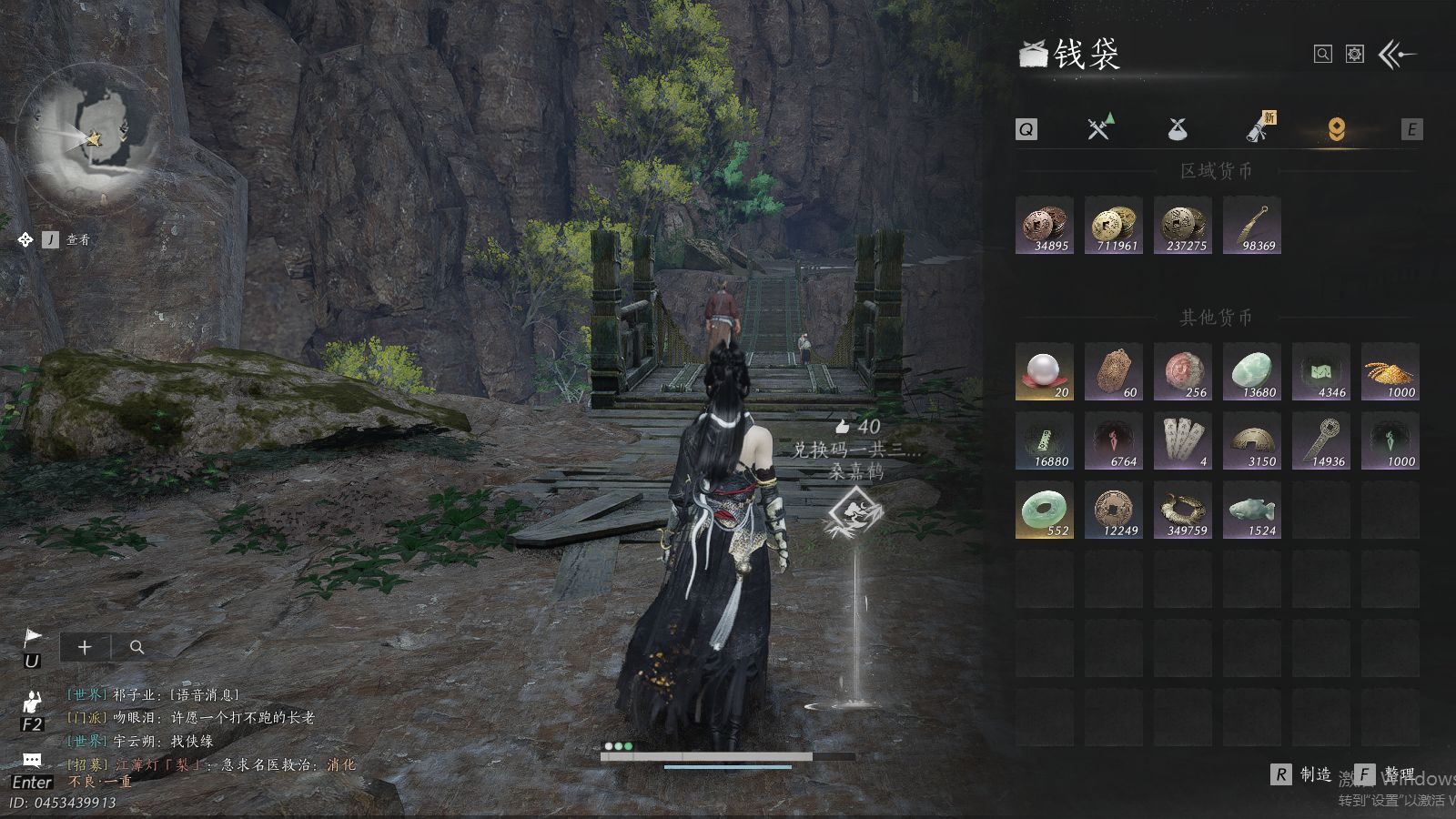This screenshot has height=819, width=1456.
Task: Open the circular minimap
Action: [x=93, y=136]
